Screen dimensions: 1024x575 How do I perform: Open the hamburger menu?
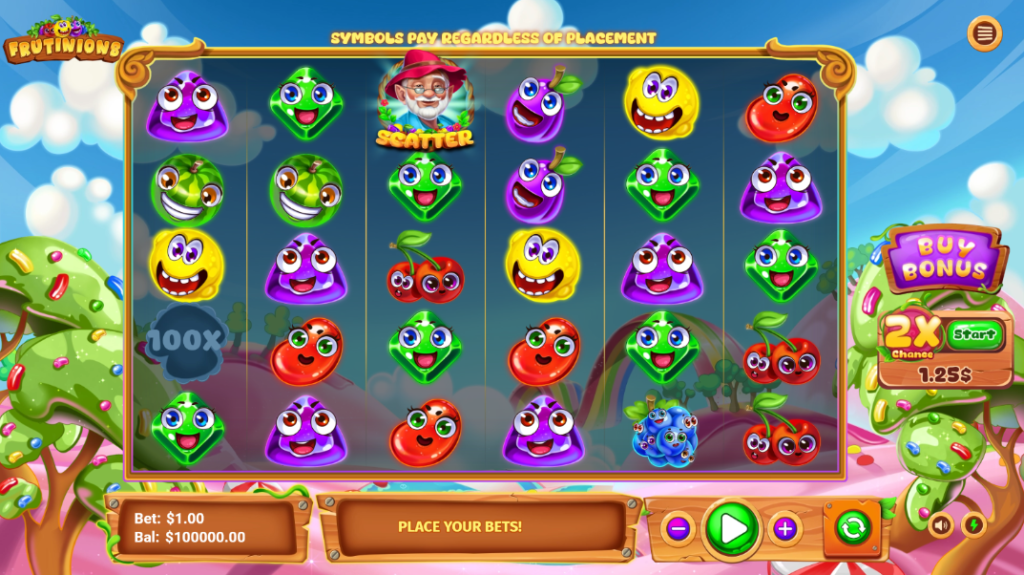click(984, 34)
